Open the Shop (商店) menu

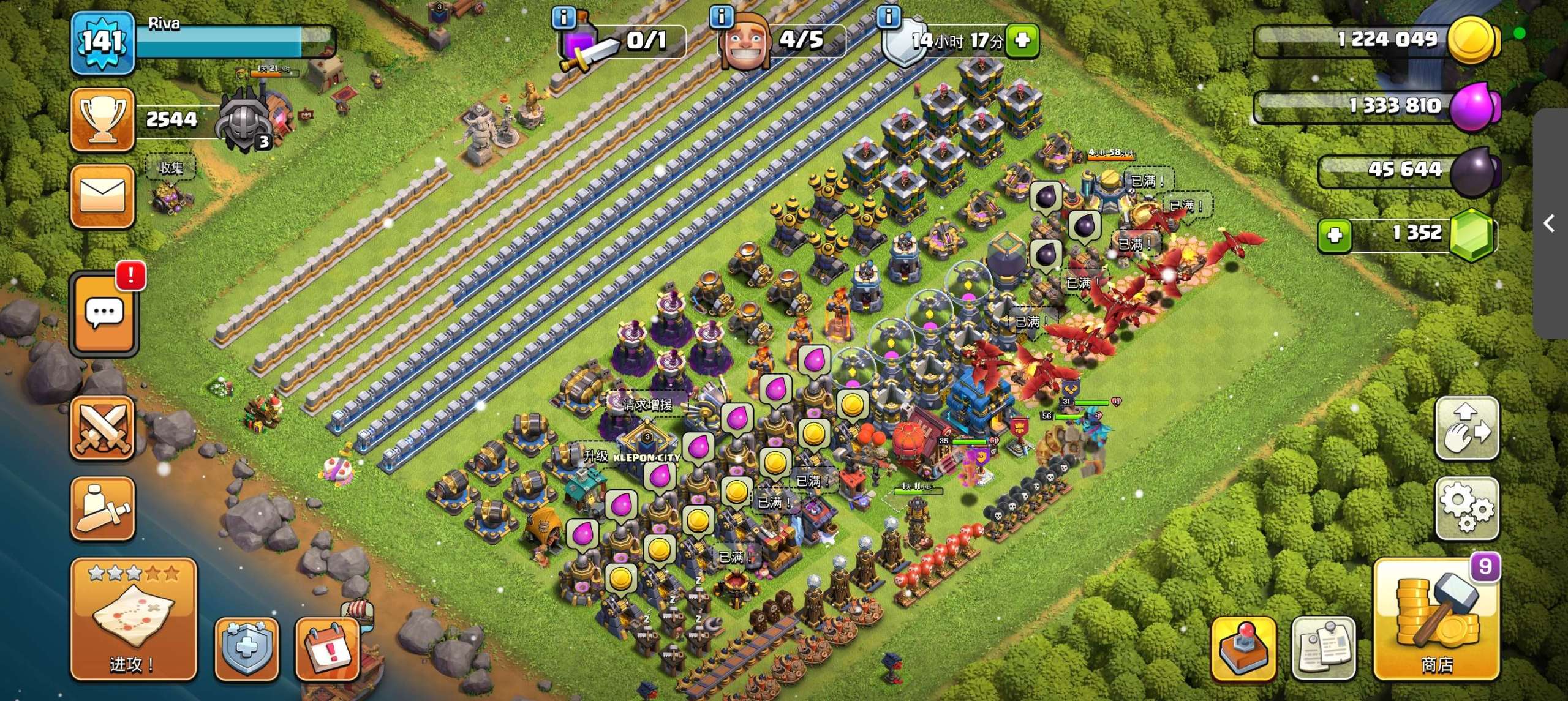[1436, 618]
